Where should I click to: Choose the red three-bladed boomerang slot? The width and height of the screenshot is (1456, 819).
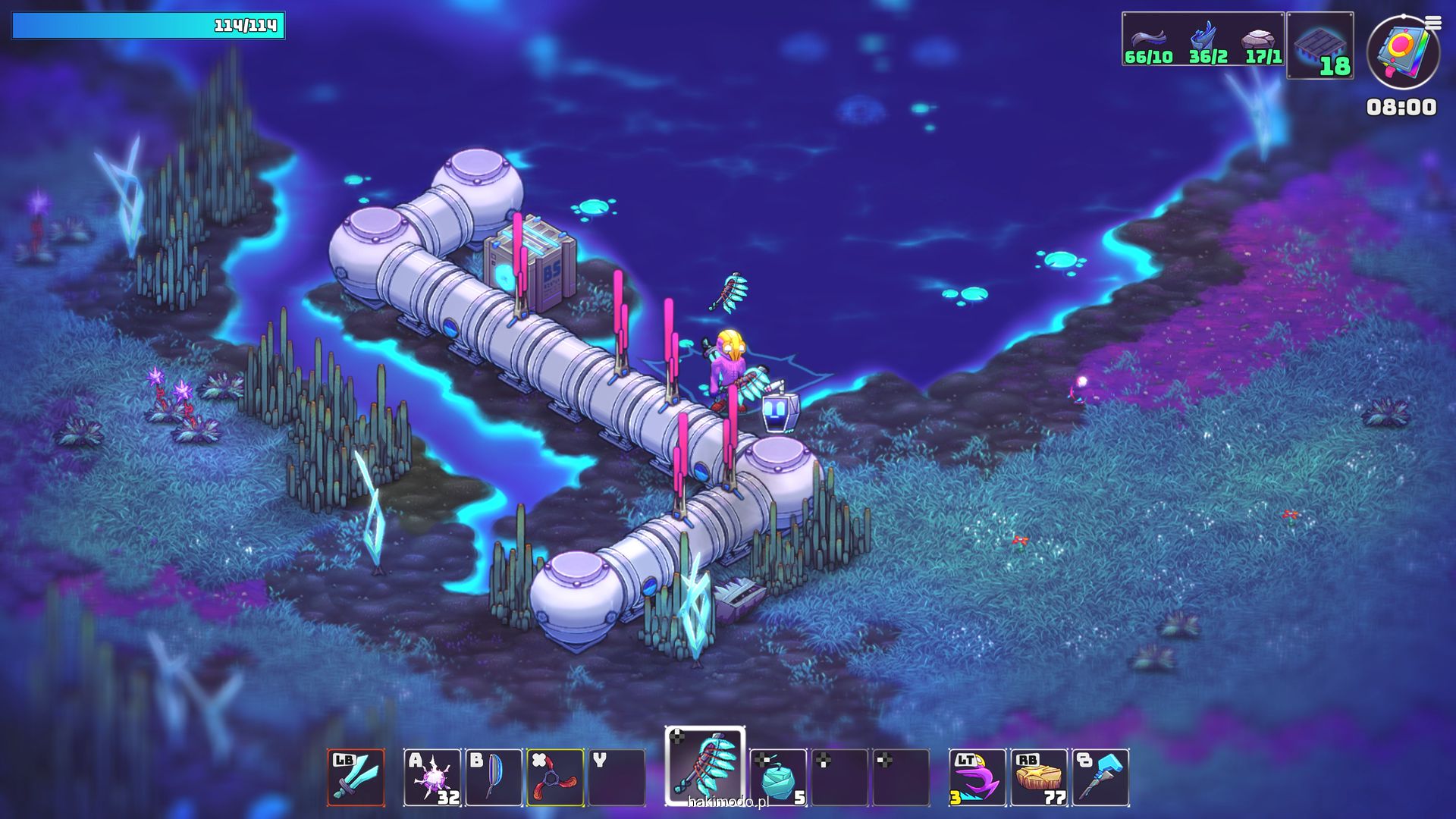pos(555,777)
